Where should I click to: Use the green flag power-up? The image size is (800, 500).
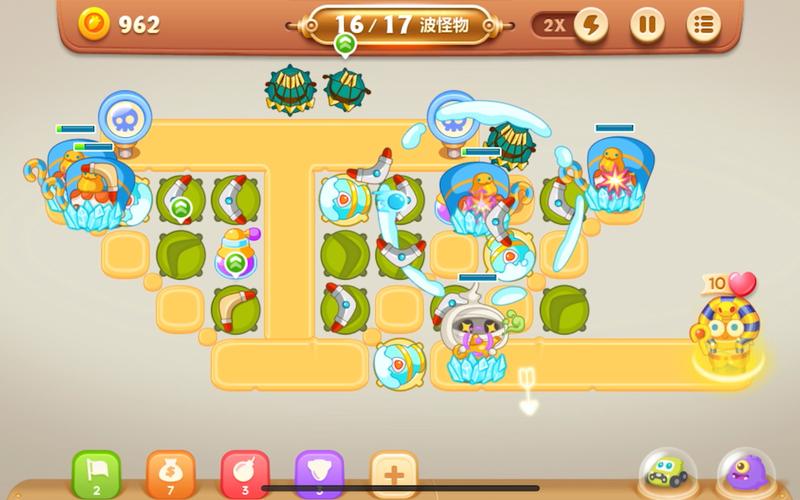96,472
